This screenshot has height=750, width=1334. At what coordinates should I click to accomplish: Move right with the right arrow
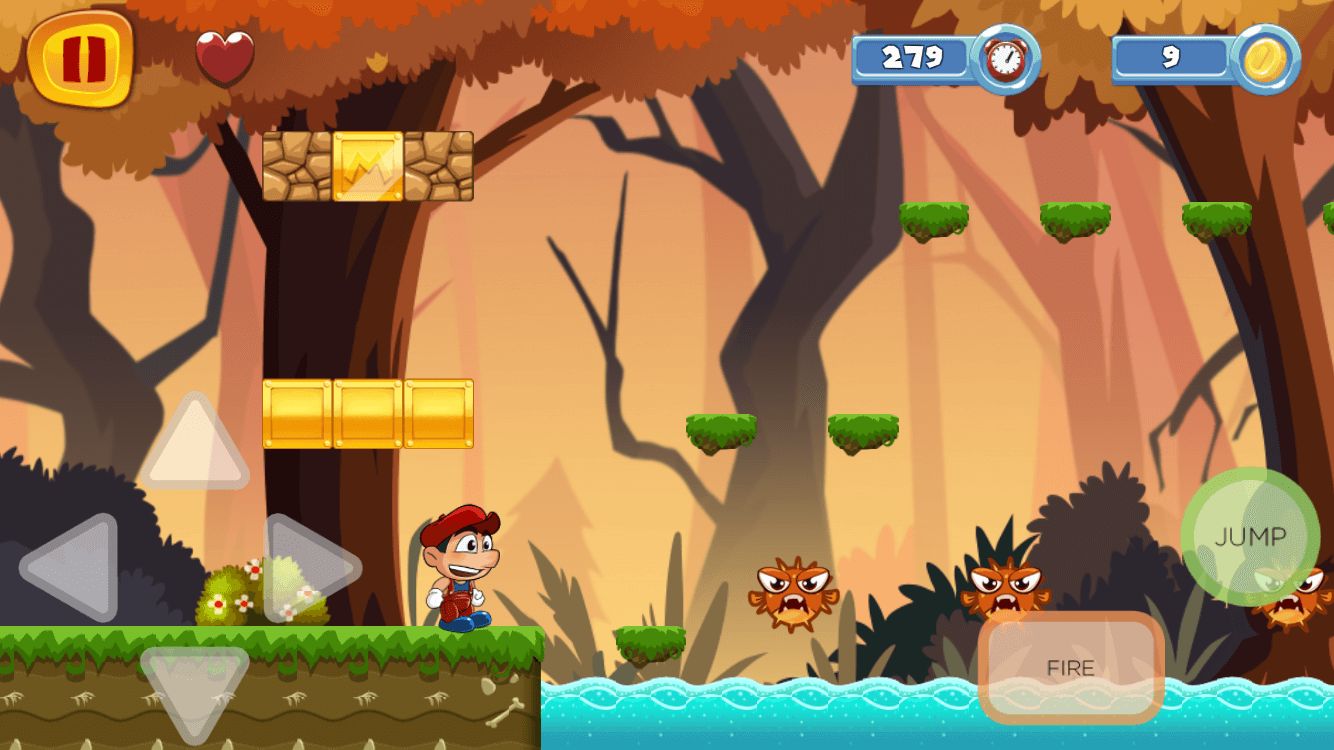(308, 567)
